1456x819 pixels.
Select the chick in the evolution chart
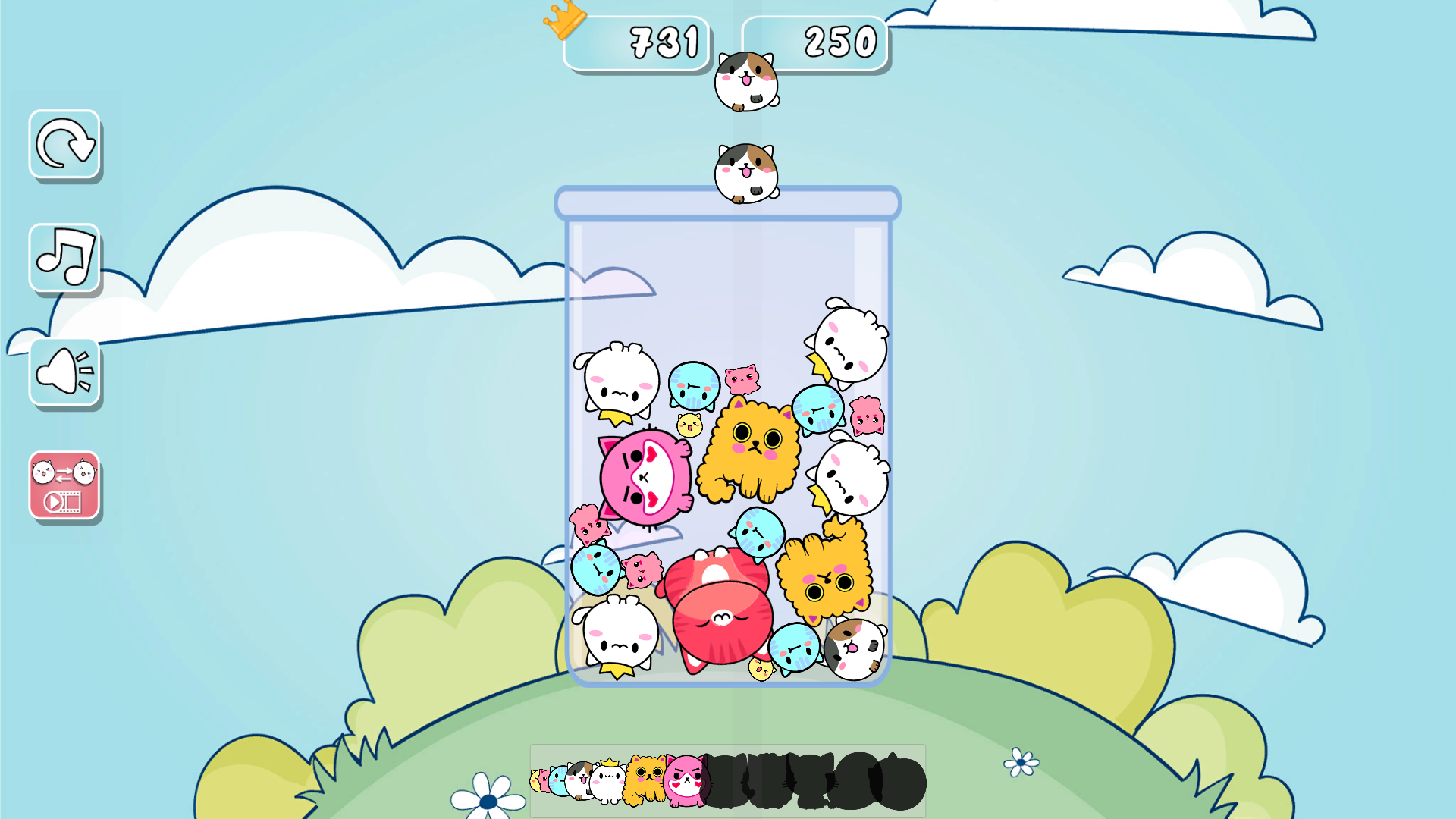[534, 781]
